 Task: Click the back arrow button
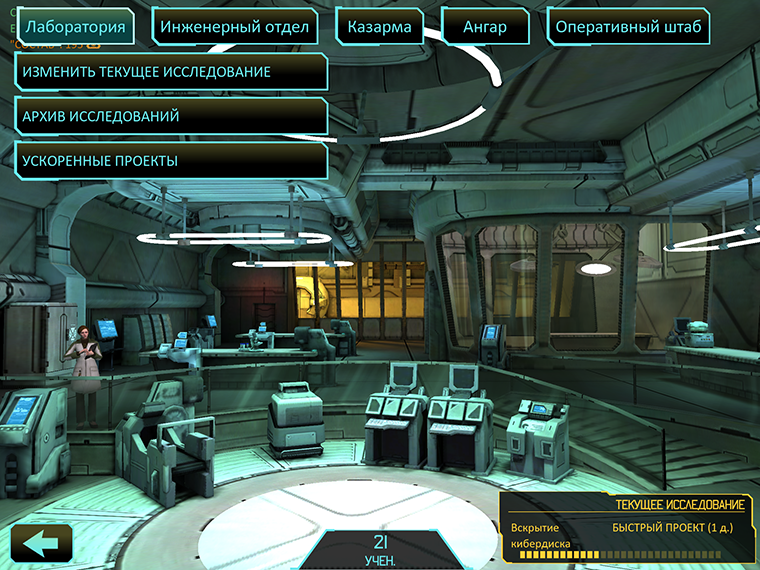(41, 544)
